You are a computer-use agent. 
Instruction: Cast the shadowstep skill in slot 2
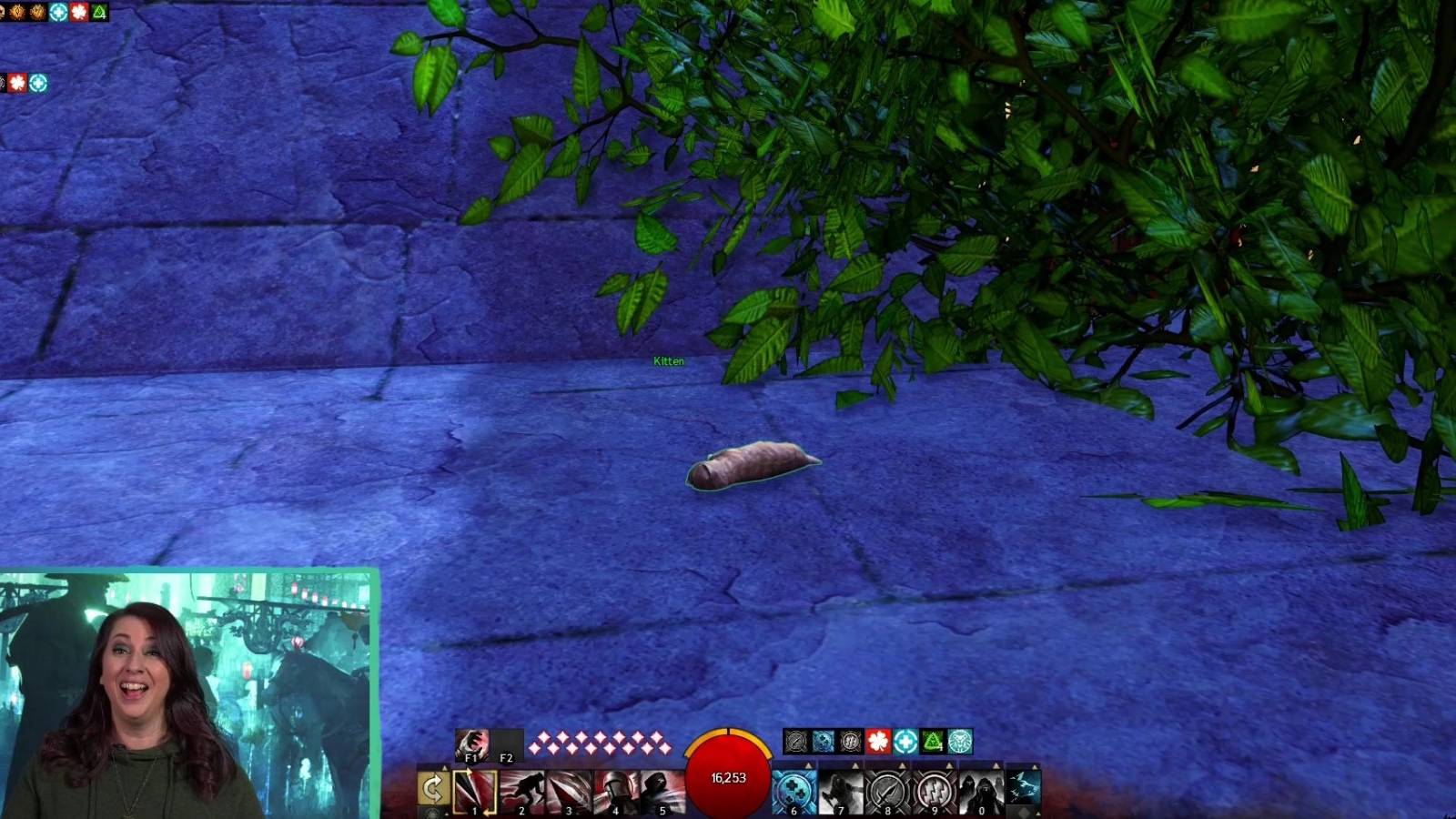[521, 787]
